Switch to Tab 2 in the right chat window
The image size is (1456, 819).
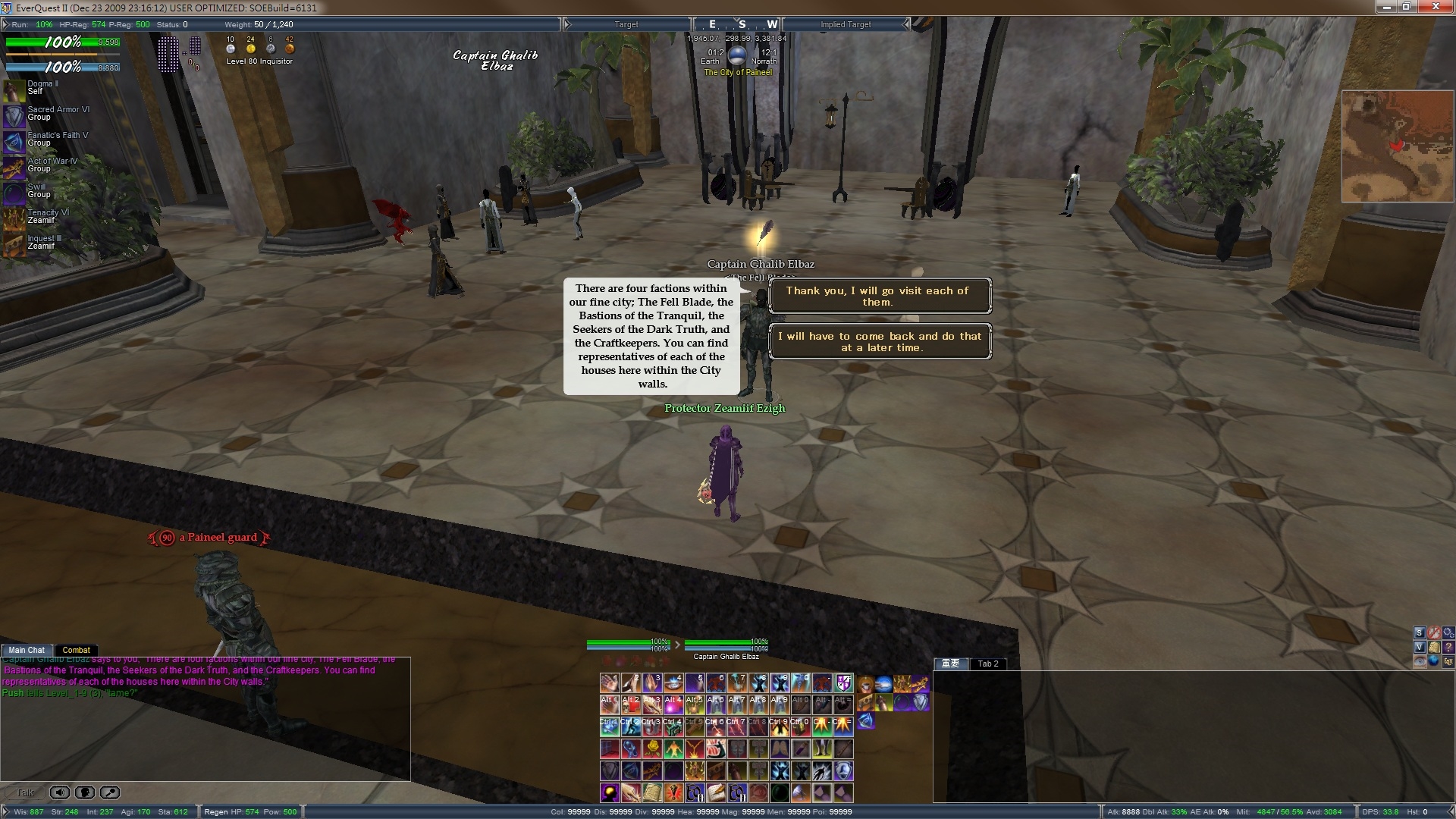tap(987, 664)
